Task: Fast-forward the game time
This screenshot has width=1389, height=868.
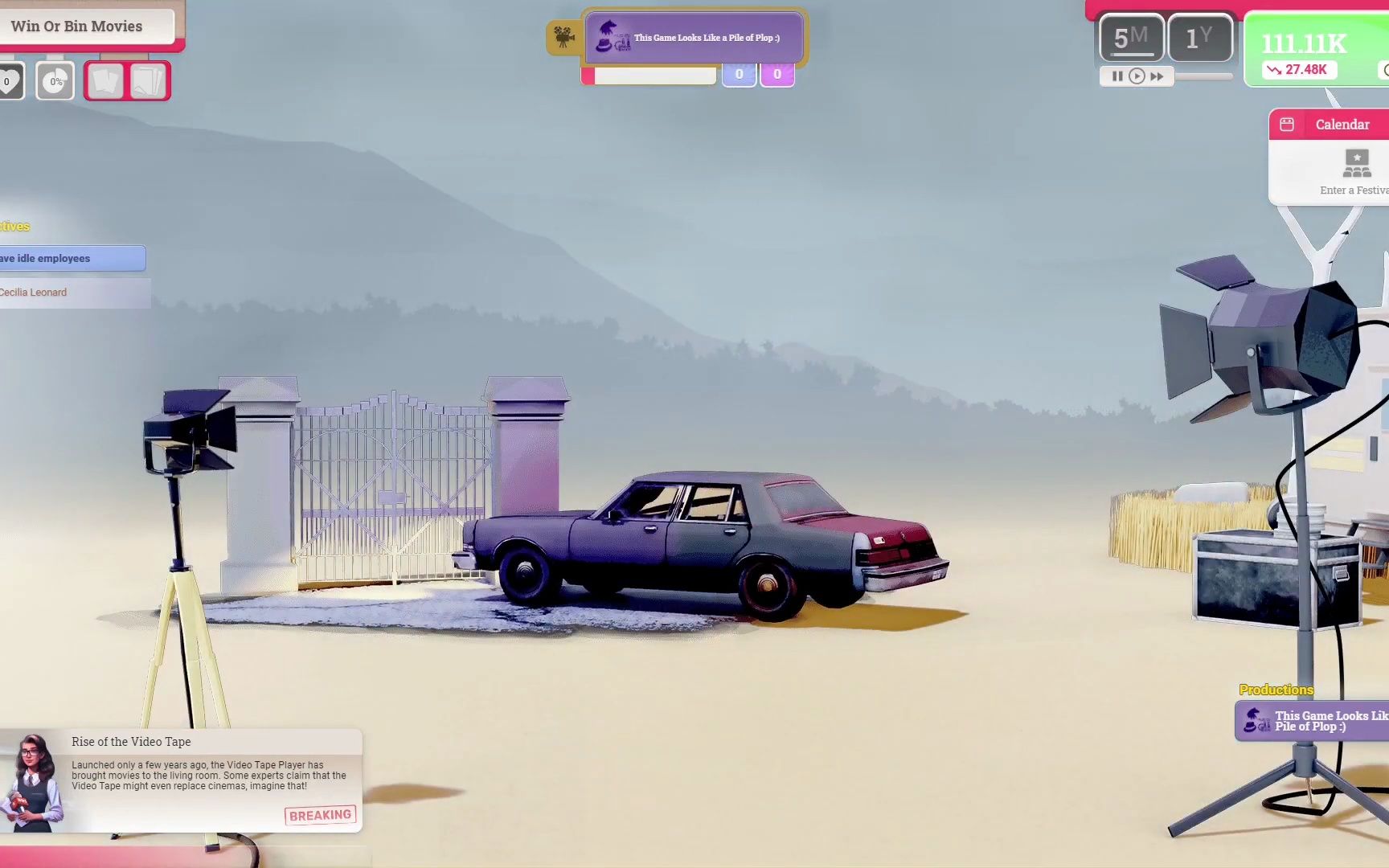Action: point(1157,76)
